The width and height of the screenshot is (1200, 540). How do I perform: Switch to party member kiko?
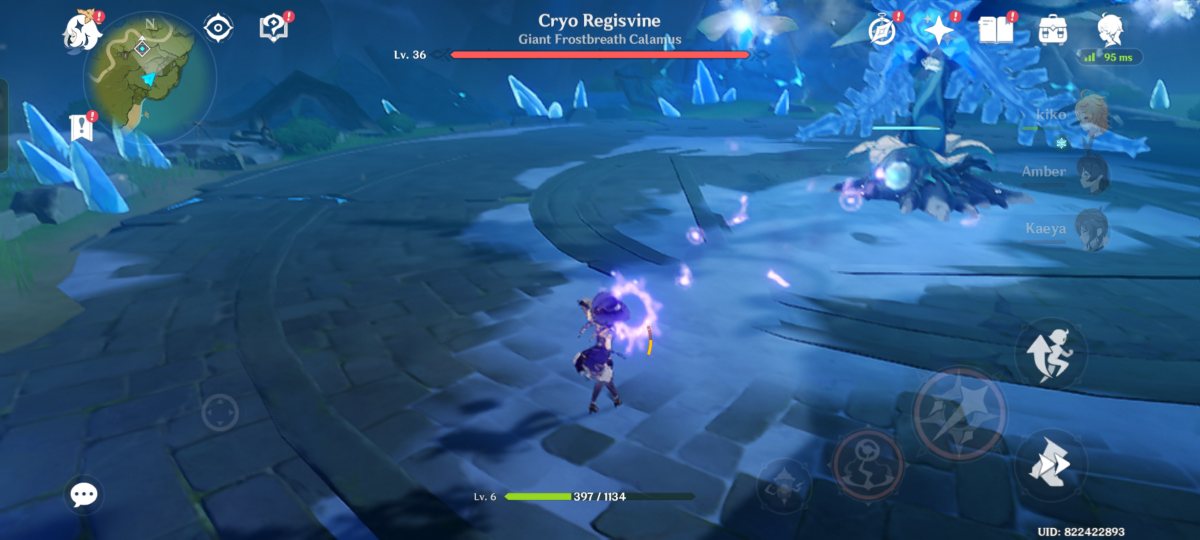point(1090,114)
